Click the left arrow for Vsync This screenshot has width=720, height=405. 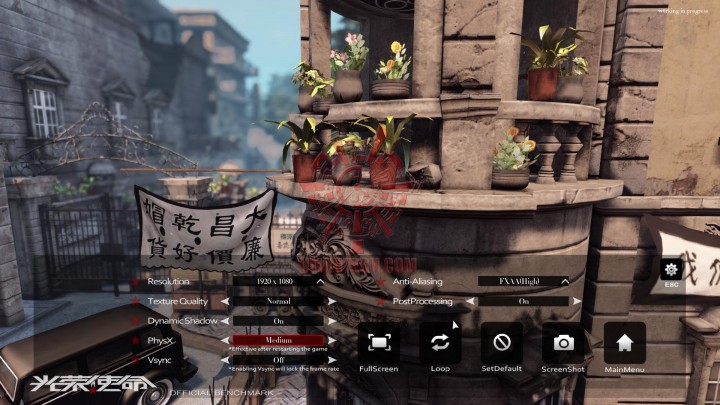point(226,360)
